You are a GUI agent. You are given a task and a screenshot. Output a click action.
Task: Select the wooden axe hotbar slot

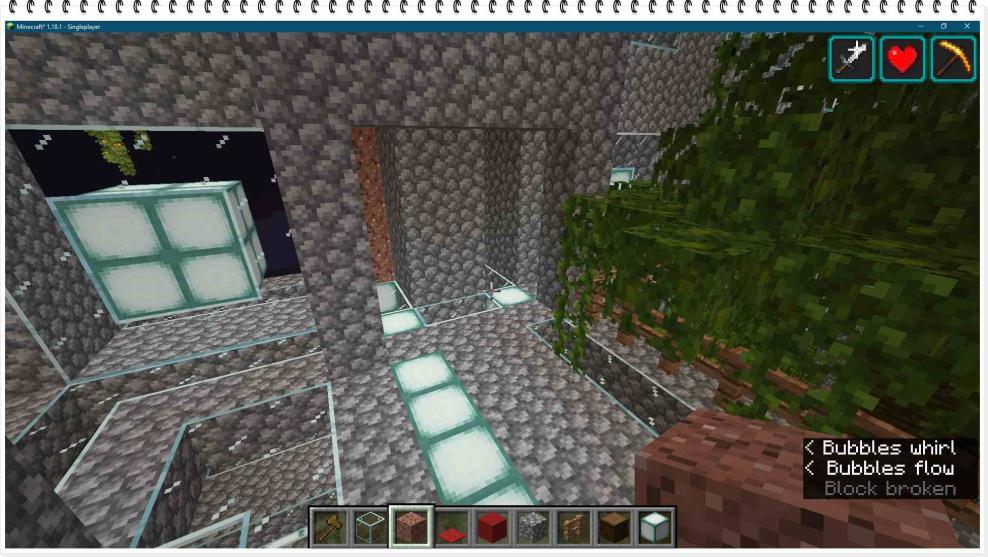pyautogui.click(x=328, y=527)
